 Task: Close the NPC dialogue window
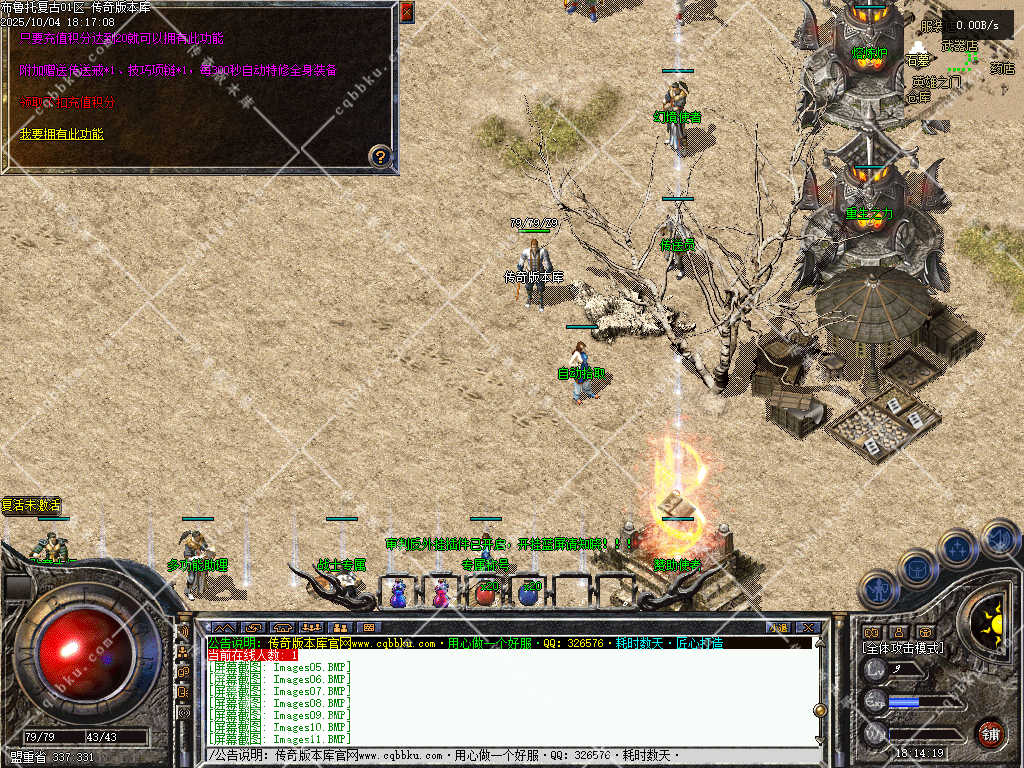406,11
